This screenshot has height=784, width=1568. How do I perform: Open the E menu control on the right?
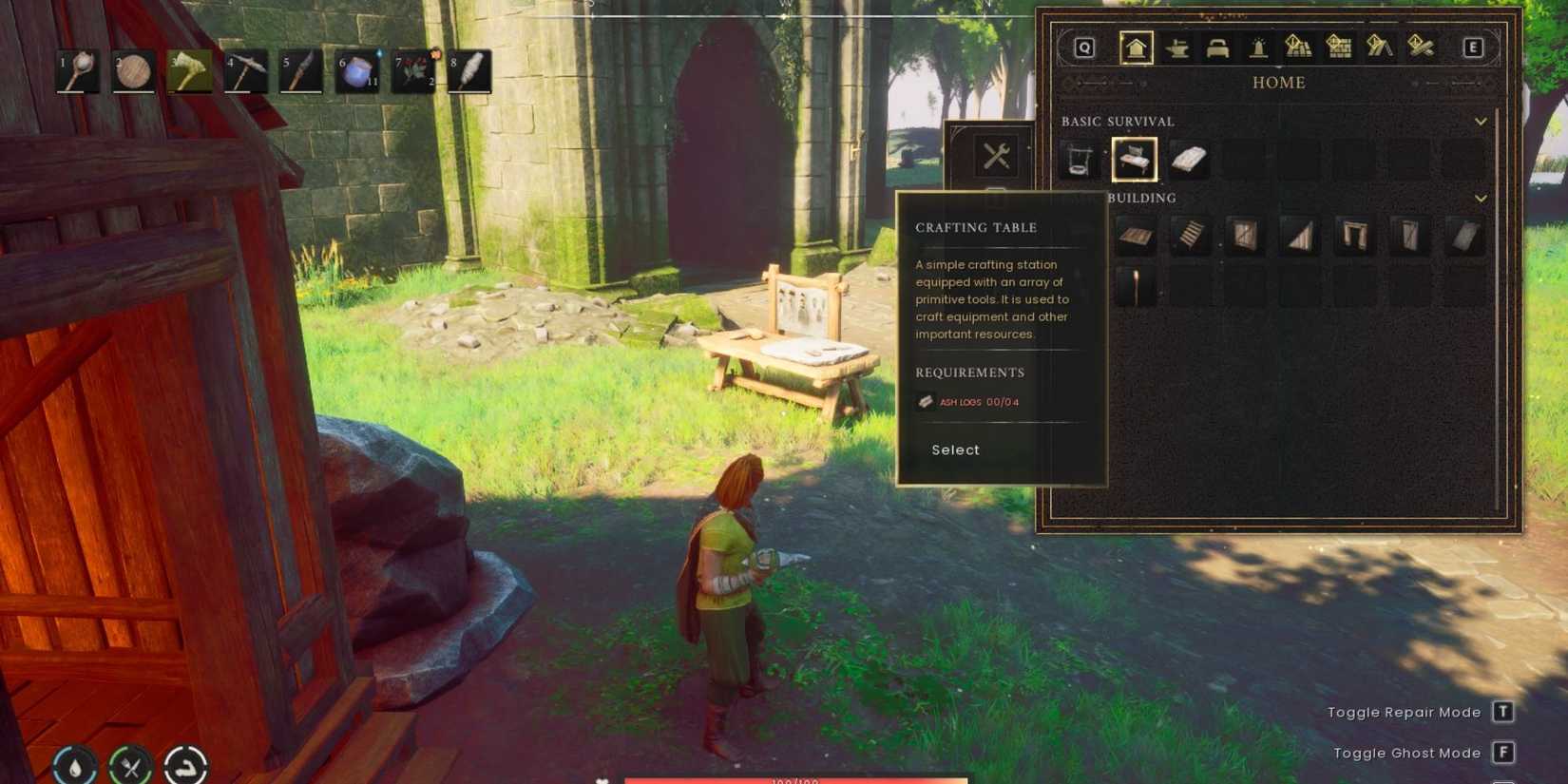tap(1473, 48)
